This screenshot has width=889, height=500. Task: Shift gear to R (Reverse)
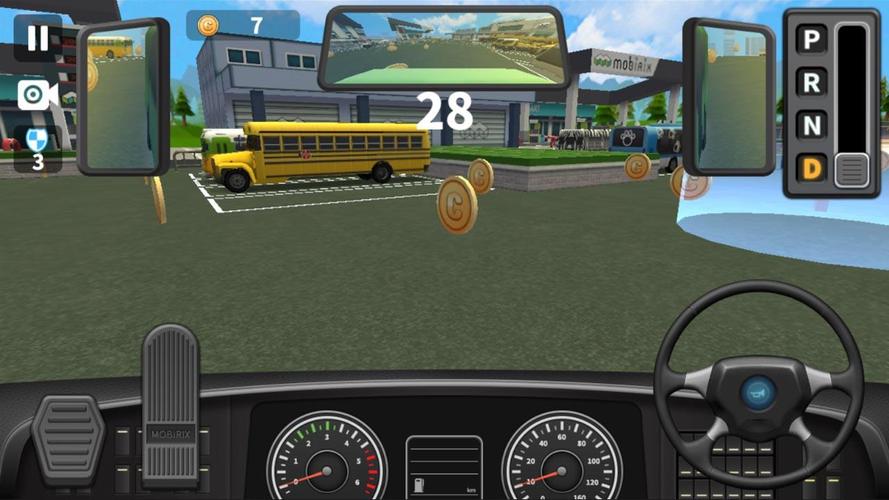click(x=812, y=83)
